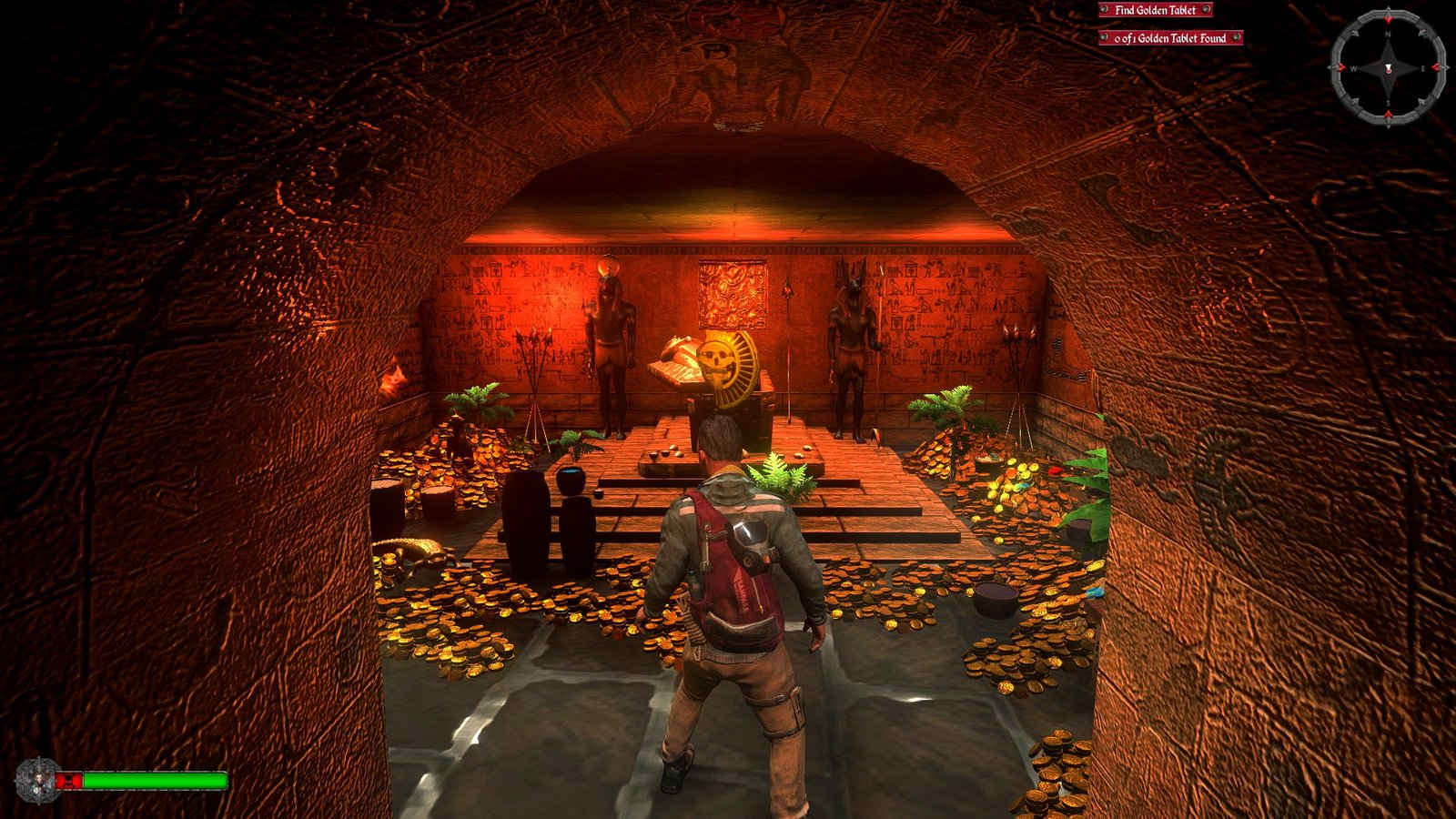
Task: Select the Golden Tablet Found counter banner
Action: point(1170,38)
